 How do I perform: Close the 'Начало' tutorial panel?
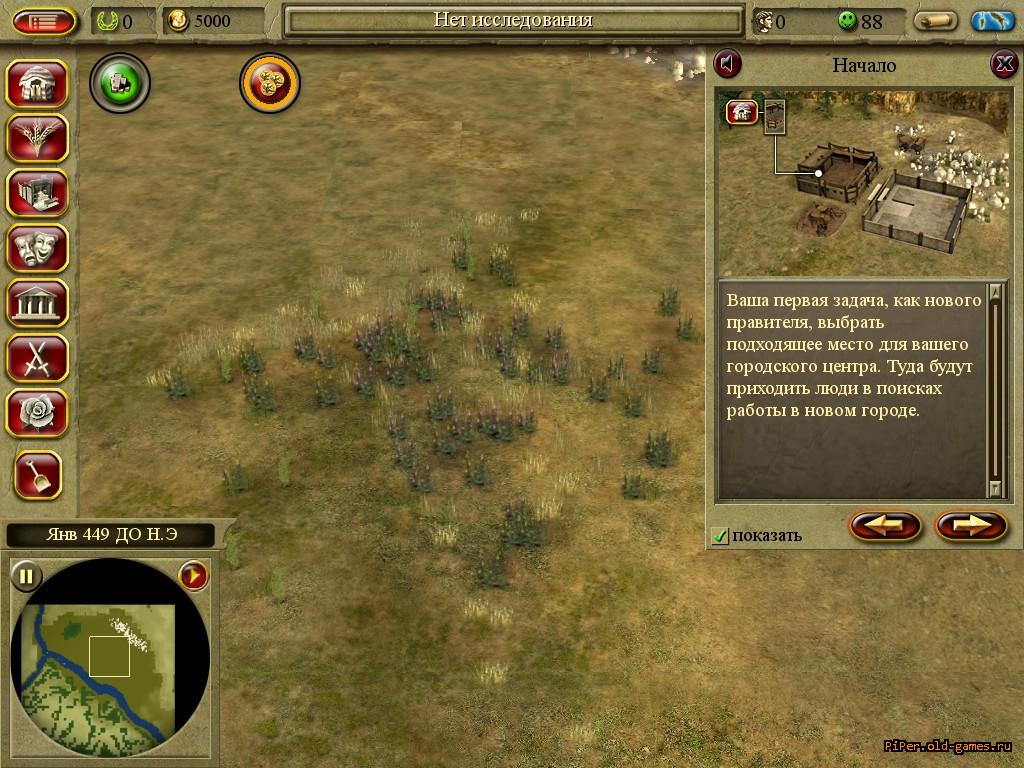tap(1003, 65)
